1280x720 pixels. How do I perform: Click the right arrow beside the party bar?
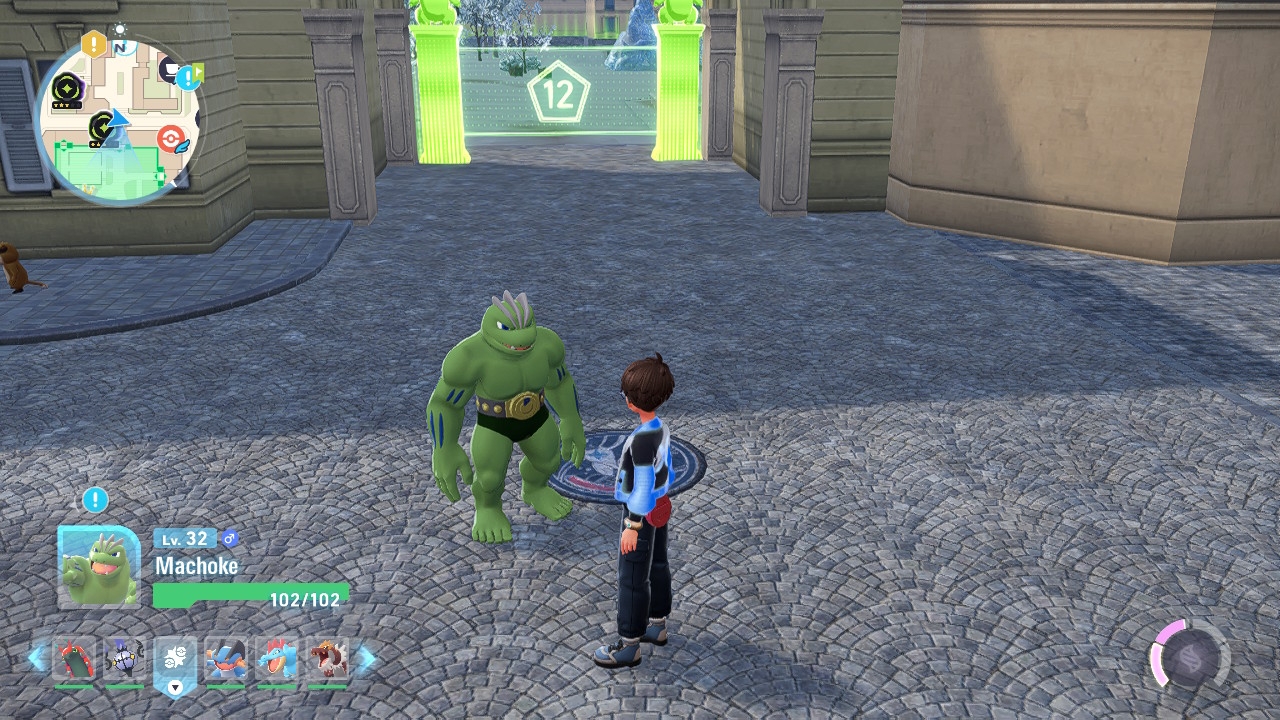[x=366, y=658]
